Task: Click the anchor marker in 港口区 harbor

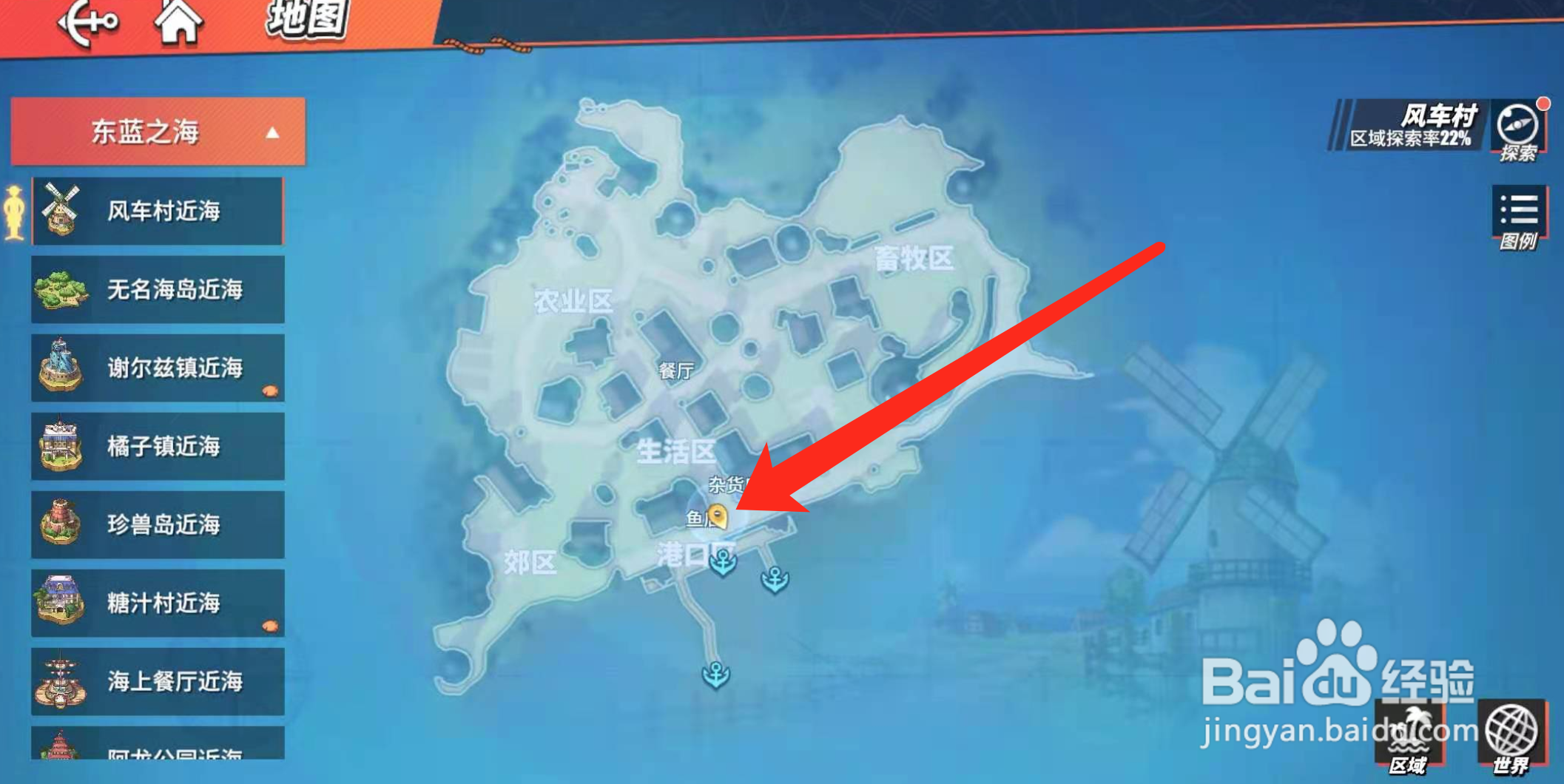Action: (x=721, y=564)
